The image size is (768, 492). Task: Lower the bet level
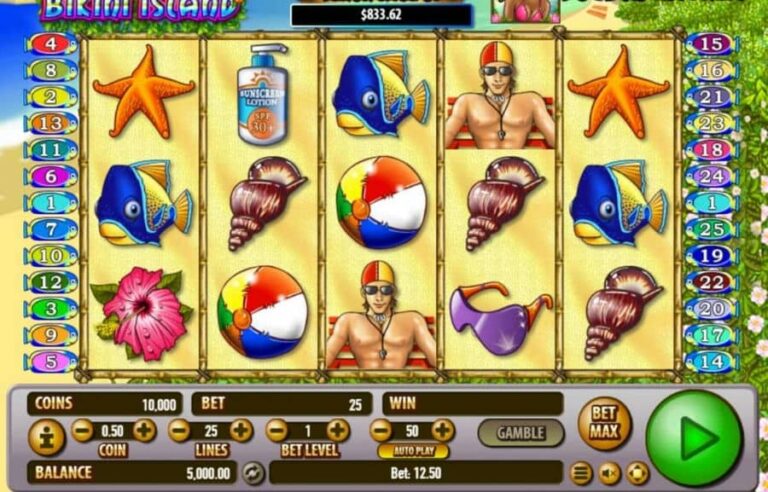pyautogui.click(x=277, y=431)
